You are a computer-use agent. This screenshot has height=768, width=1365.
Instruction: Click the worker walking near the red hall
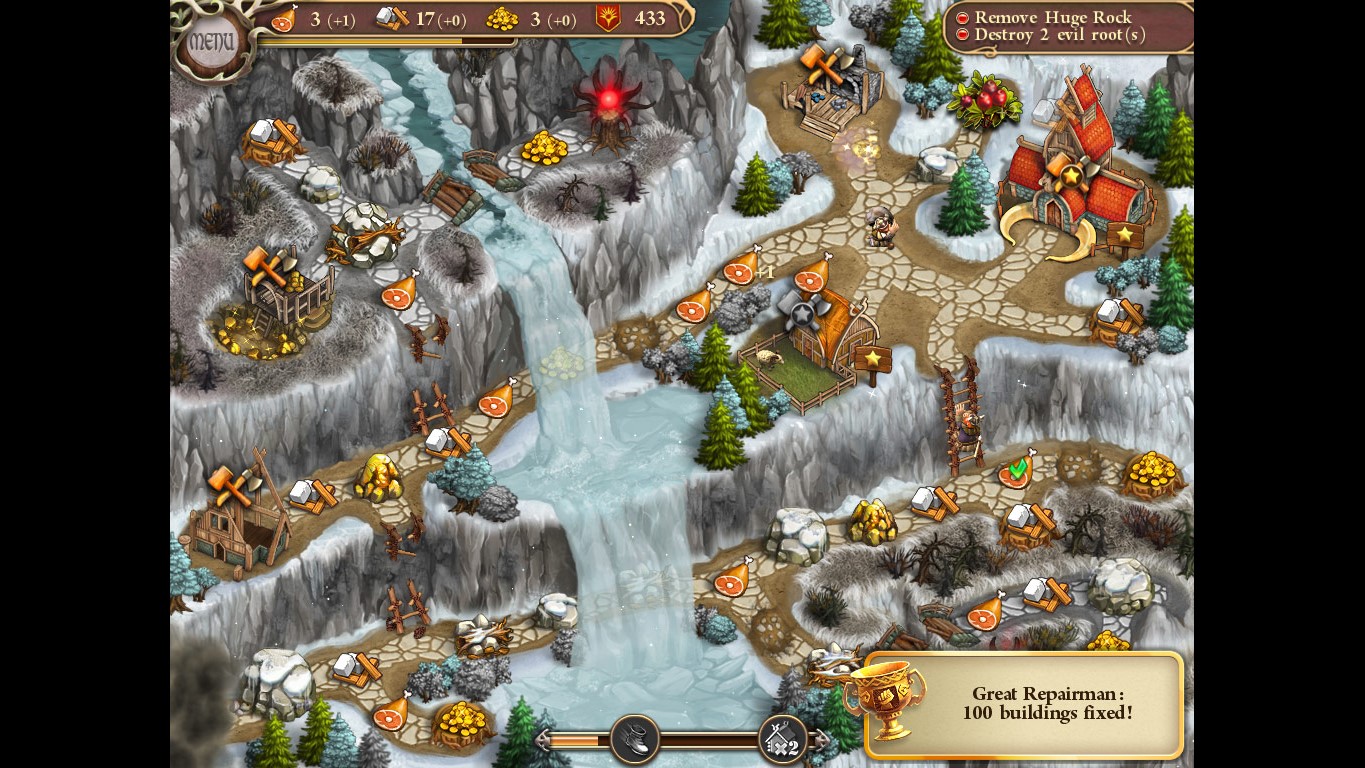pyautogui.click(x=883, y=228)
